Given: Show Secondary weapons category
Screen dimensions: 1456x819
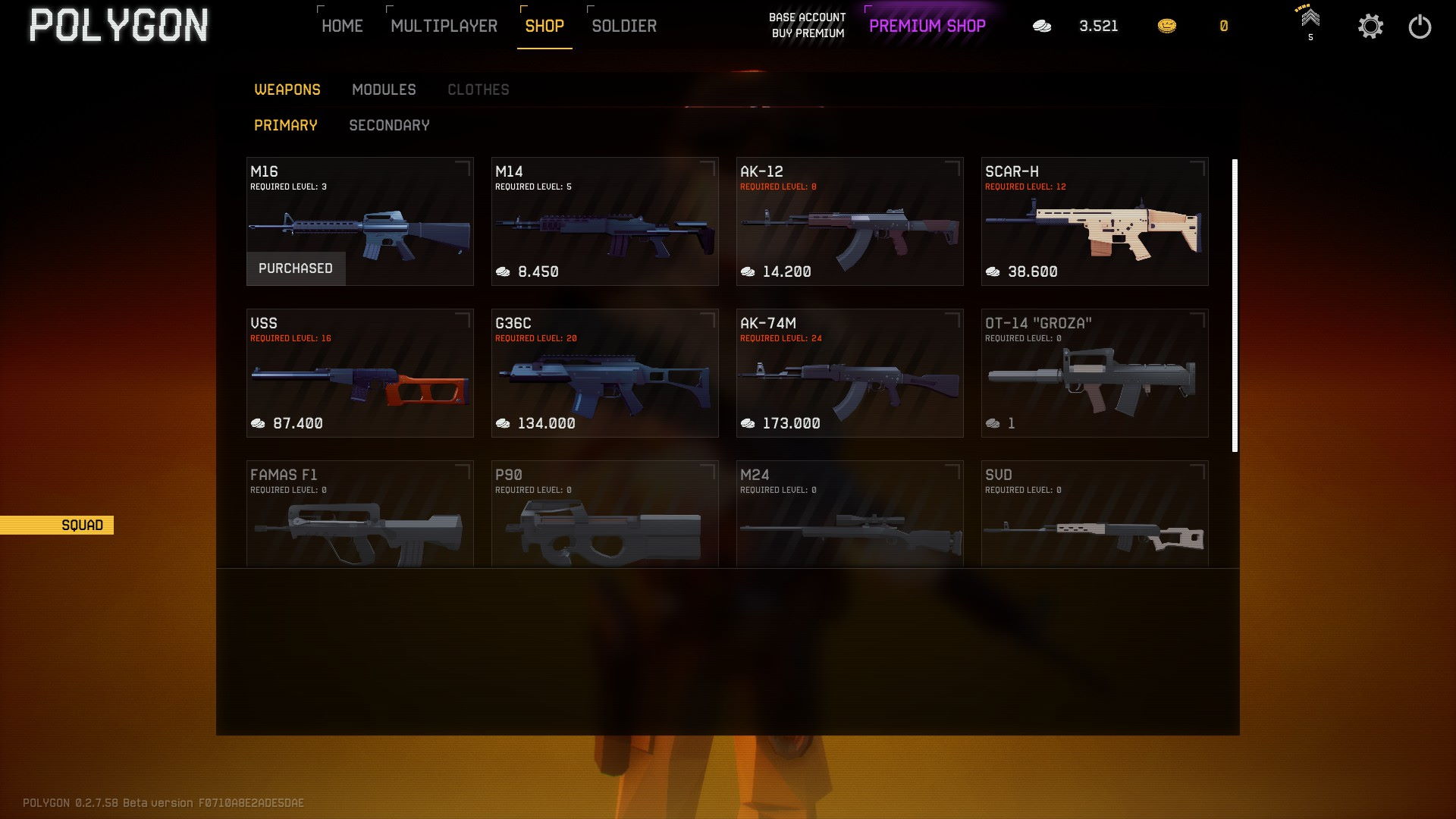Looking at the screenshot, I should coord(389,125).
